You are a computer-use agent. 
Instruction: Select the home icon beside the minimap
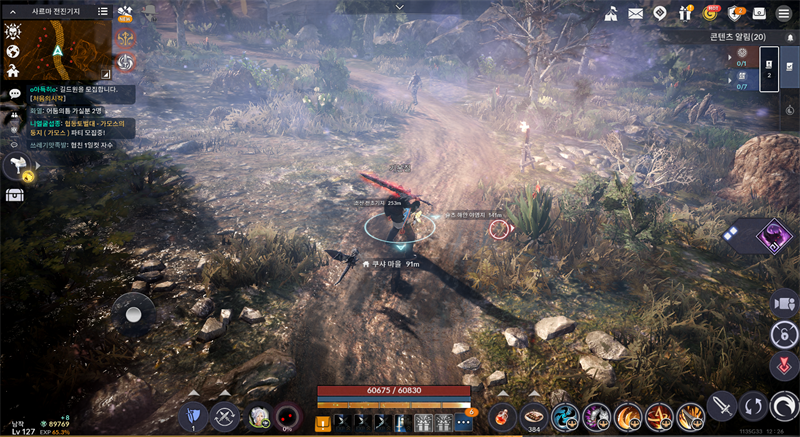click(13, 71)
